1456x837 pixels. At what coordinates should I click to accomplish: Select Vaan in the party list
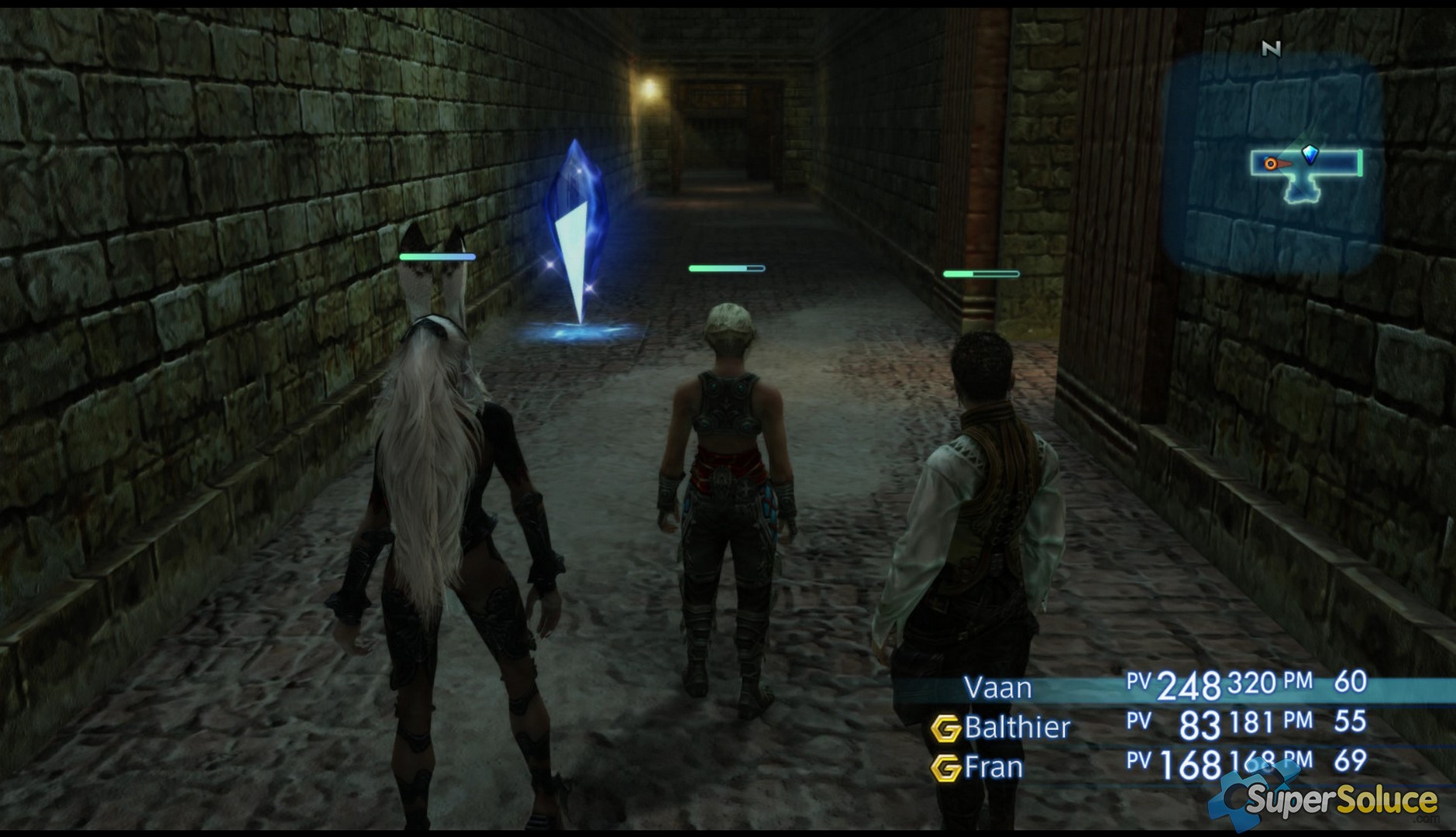coord(997,687)
